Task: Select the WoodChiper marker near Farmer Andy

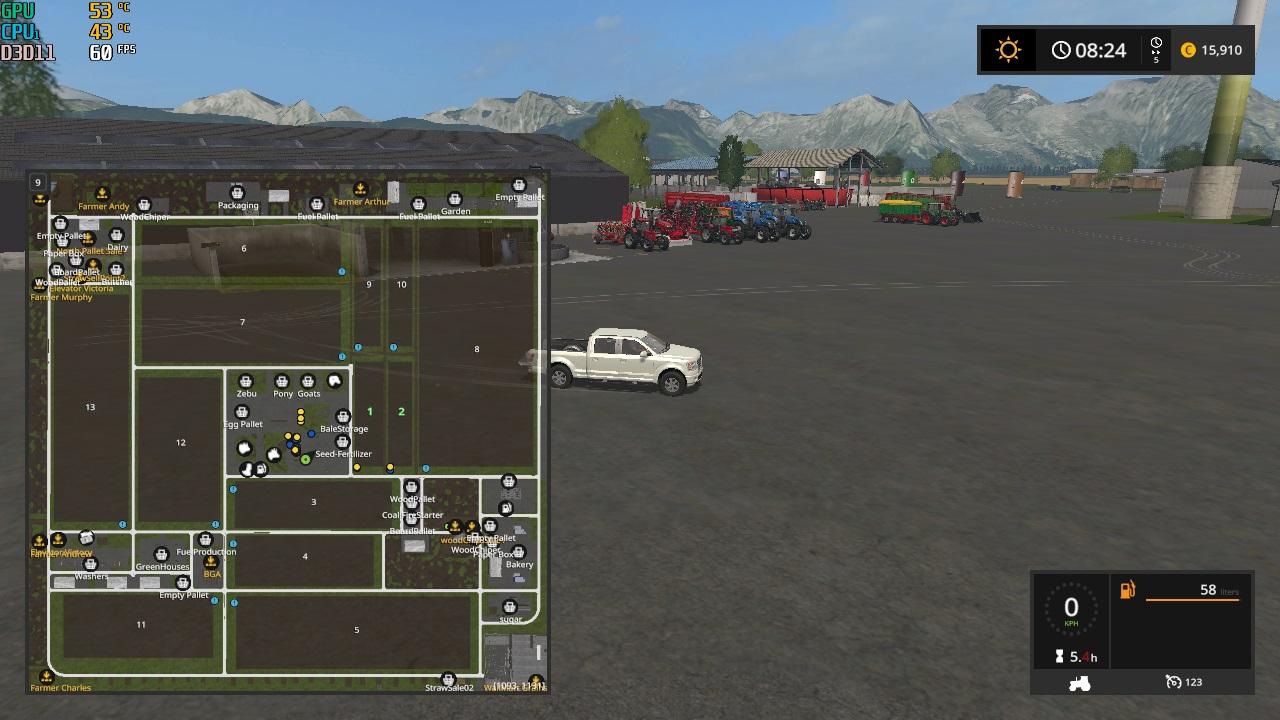Action: pos(144,206)
